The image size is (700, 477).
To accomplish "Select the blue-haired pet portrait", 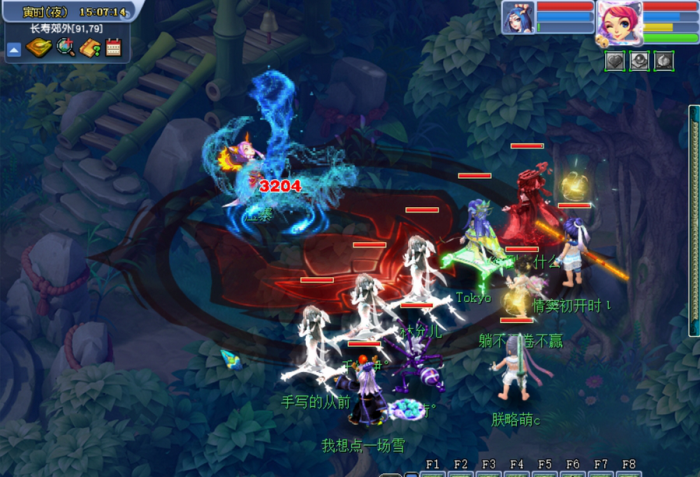I will click(519, 18).
